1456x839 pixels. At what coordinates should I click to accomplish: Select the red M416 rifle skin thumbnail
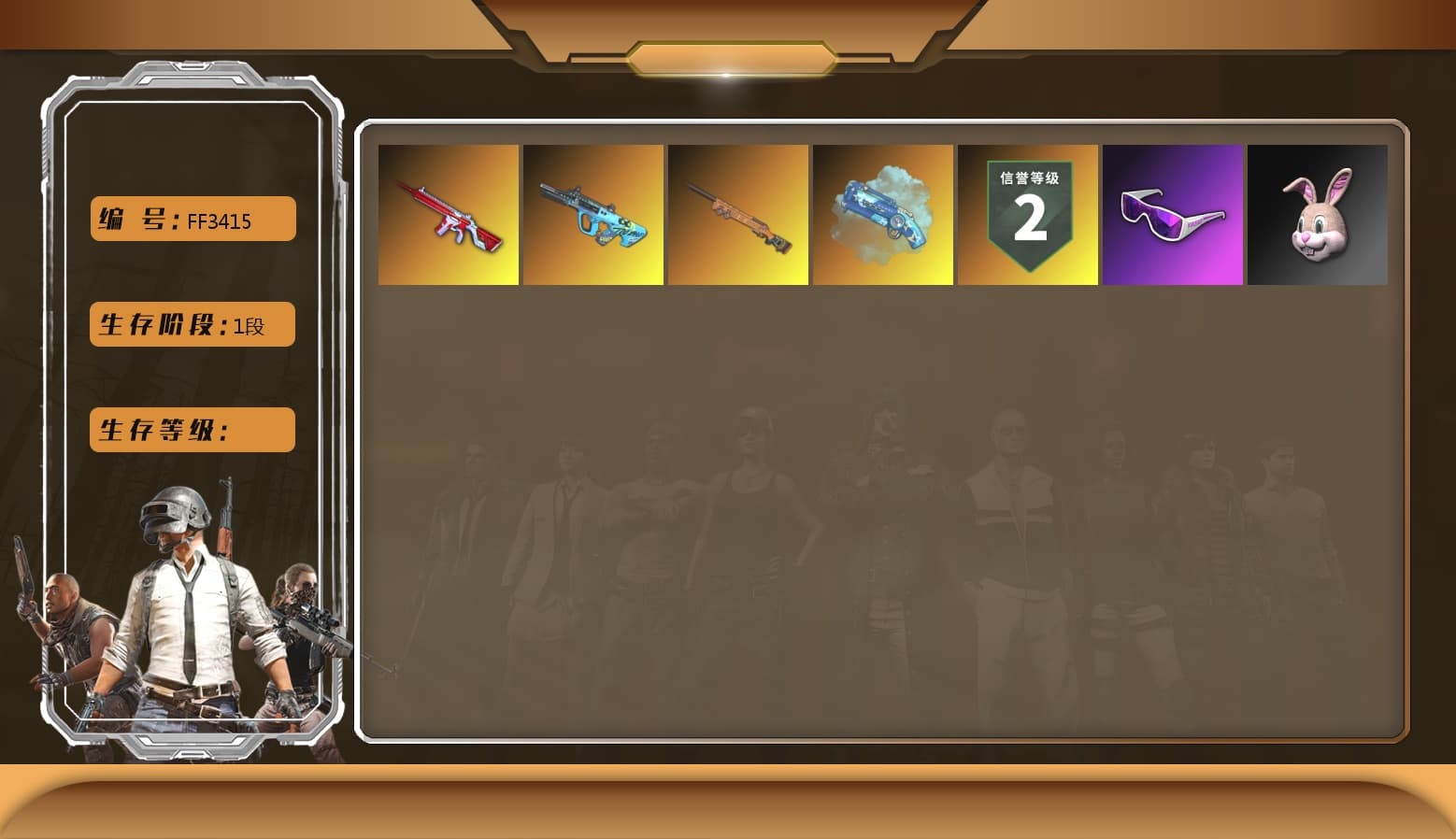click(449, 215)
